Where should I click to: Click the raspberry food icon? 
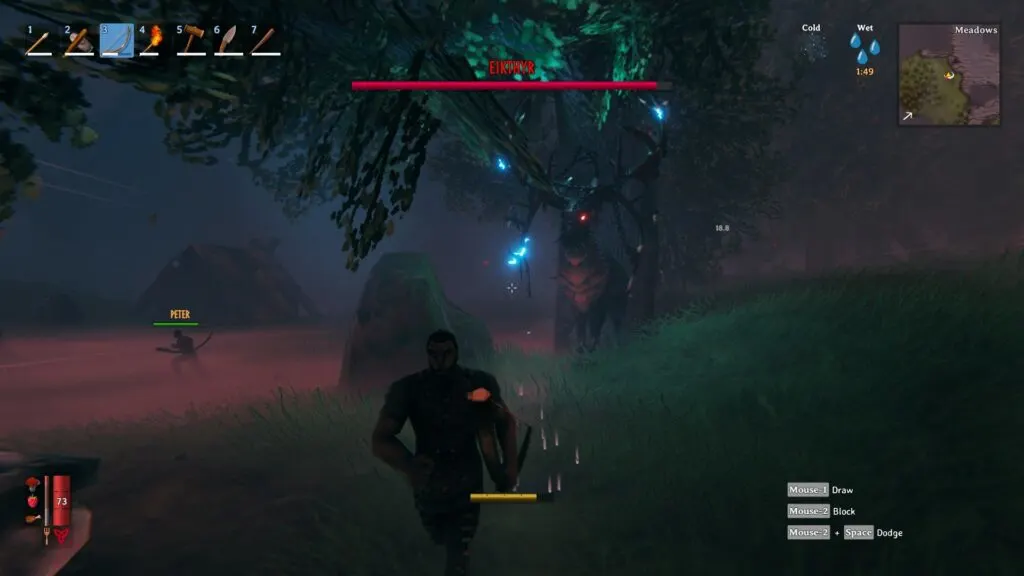[32, 500]
